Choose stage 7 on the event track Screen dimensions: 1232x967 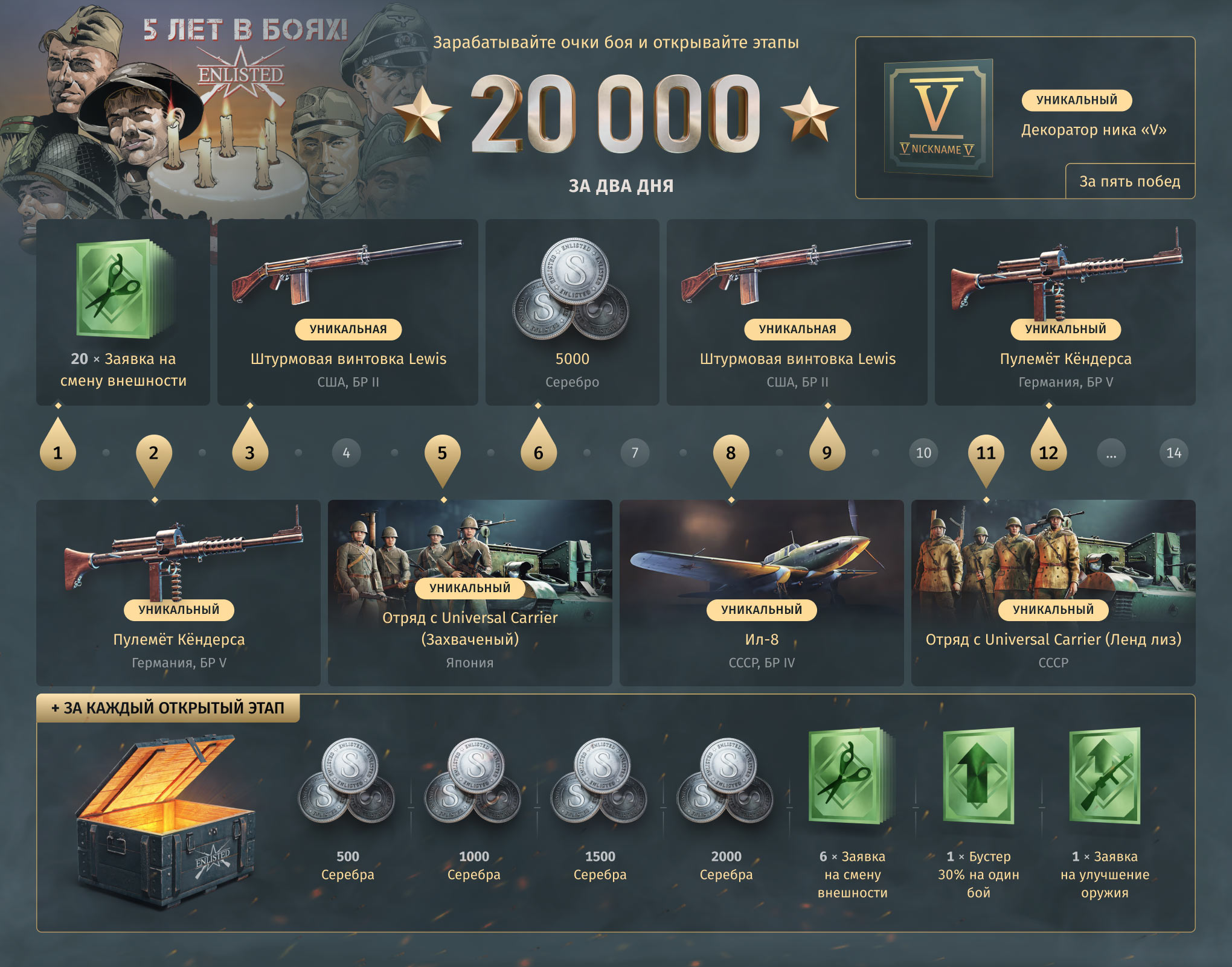[x=635, y=453]
